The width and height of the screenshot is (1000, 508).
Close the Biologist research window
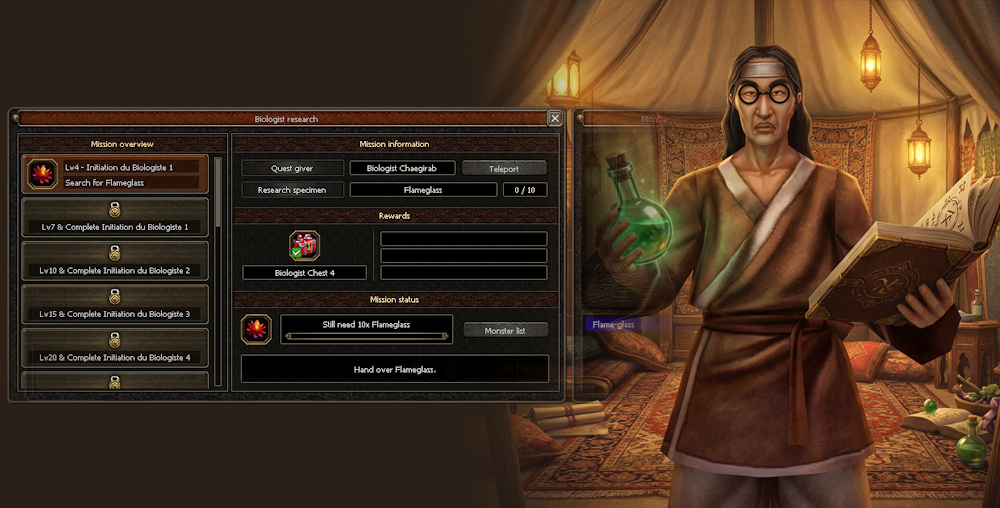point(555,118)
